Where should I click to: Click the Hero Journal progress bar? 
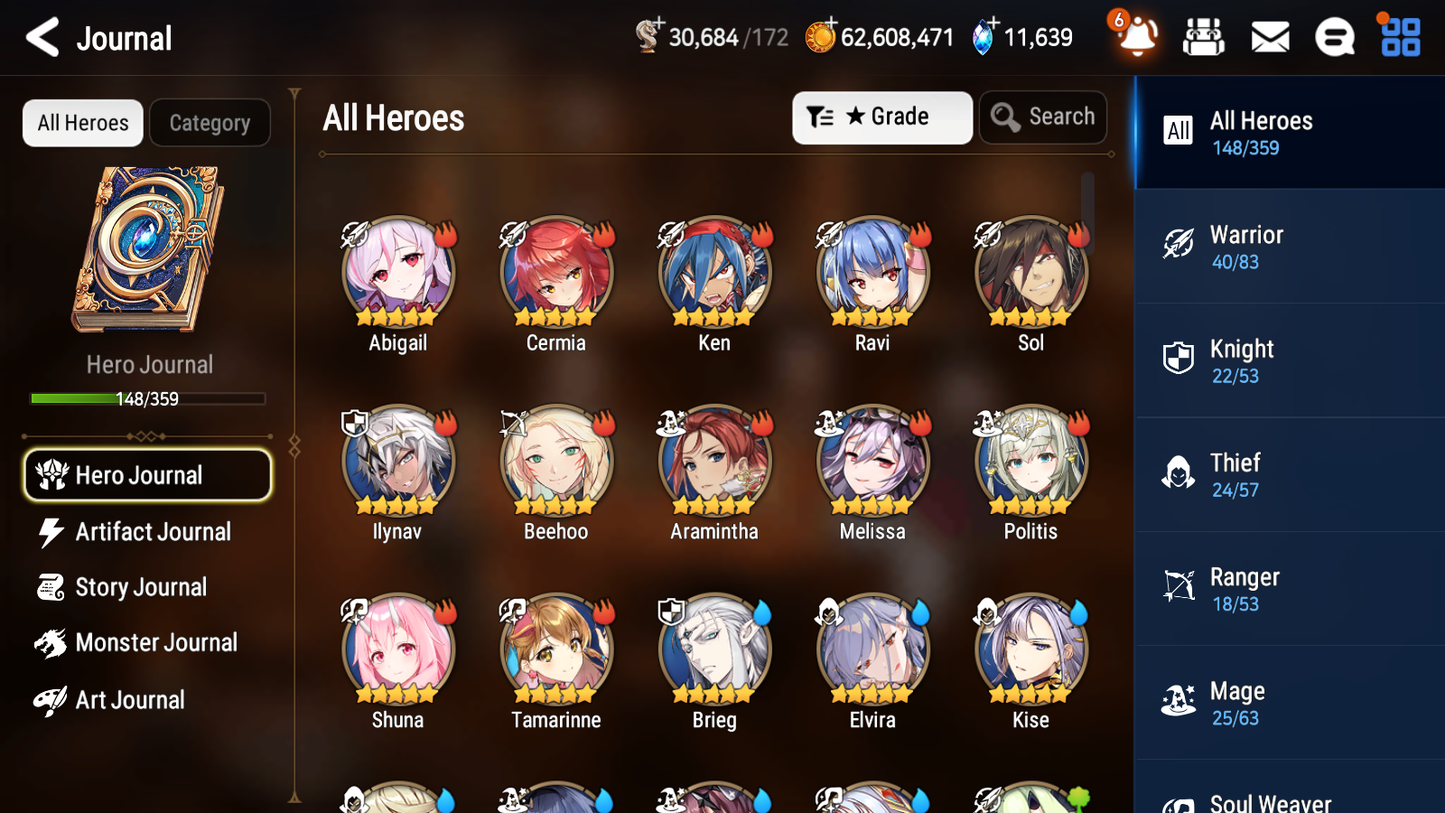[148, 398]
